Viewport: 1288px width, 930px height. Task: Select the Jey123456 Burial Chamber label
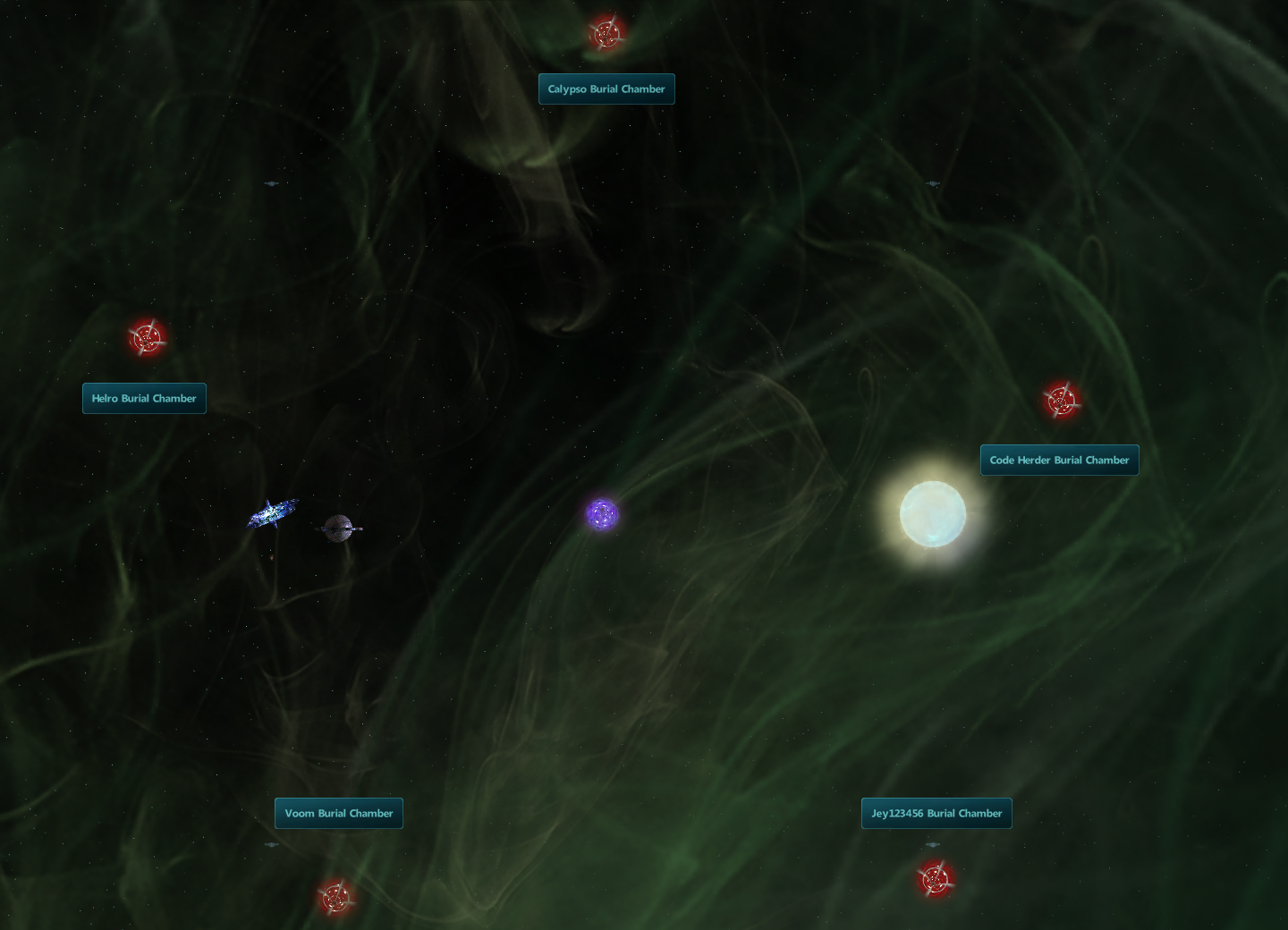click(x=936, y=814)
